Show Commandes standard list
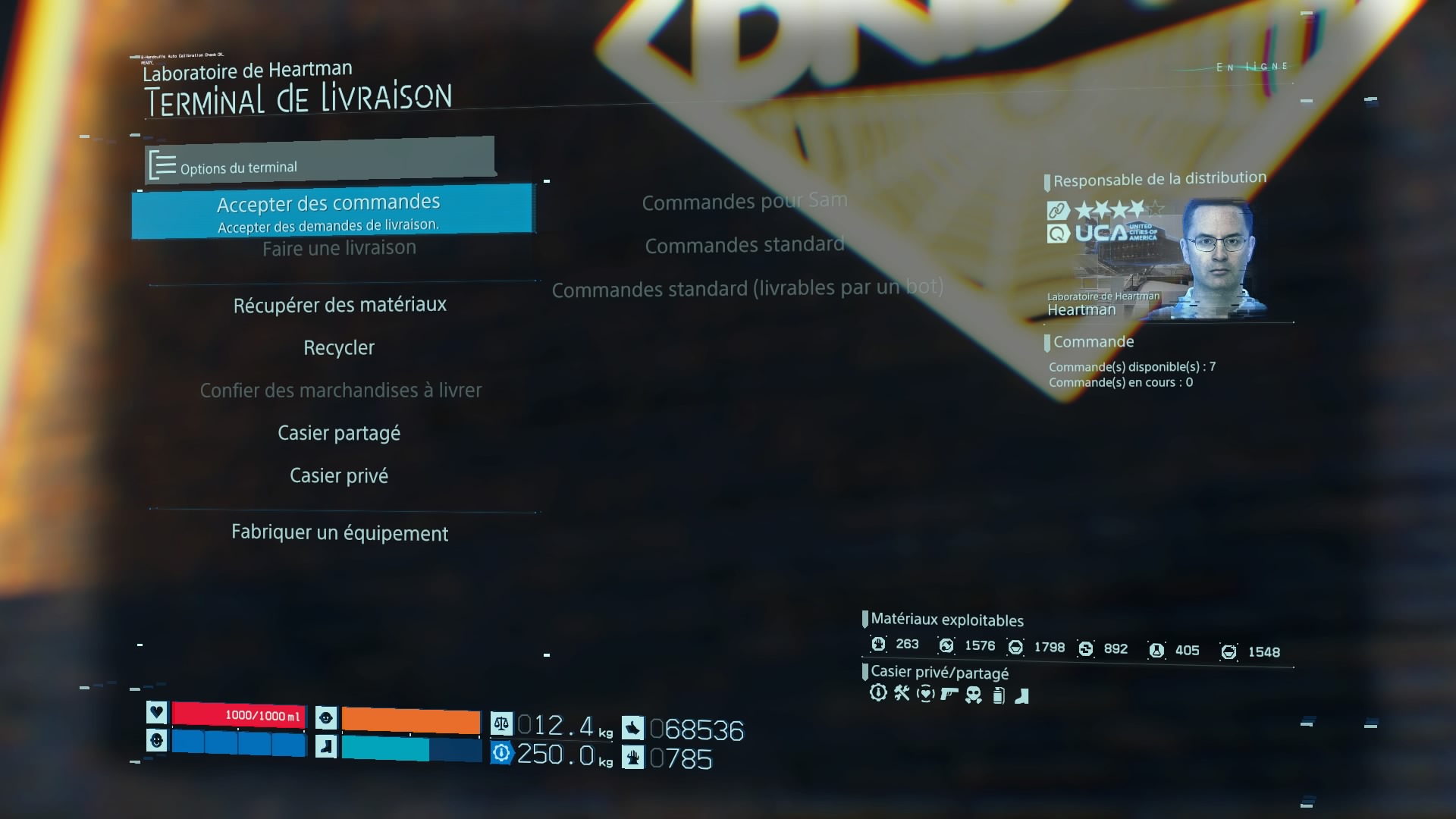Screen dimensions: 1456x819 [745, 245]
